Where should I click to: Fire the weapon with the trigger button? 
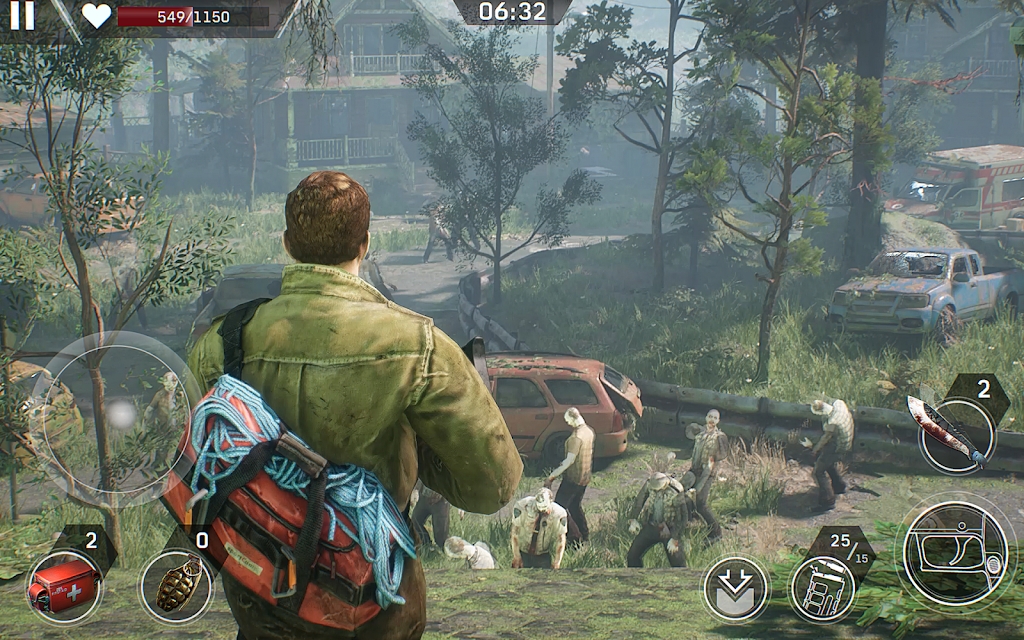pyautogui.click(x=955, y=553)
